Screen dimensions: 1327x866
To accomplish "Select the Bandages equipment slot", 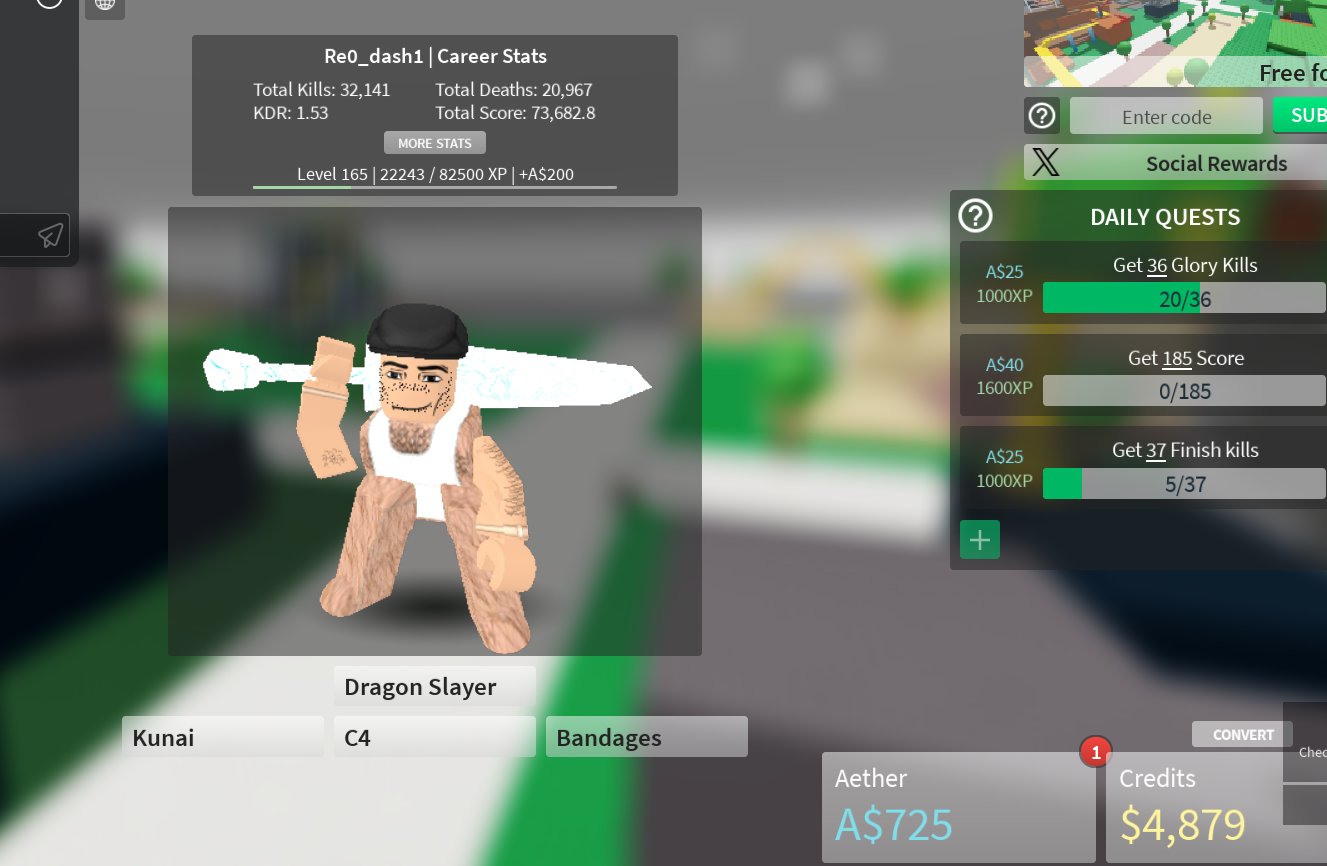I will 646,736.
